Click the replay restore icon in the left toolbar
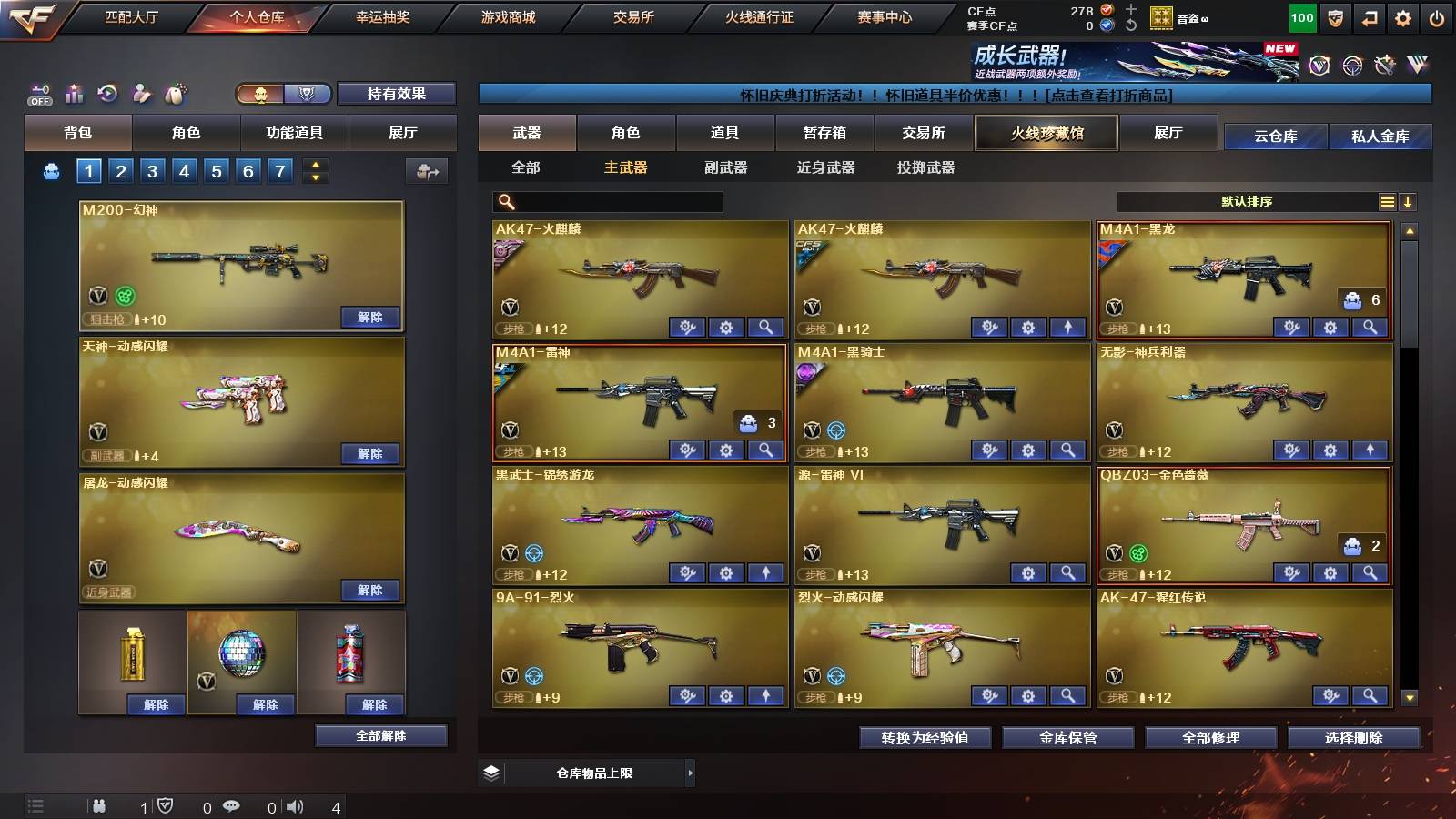 [x=108, y=94]
